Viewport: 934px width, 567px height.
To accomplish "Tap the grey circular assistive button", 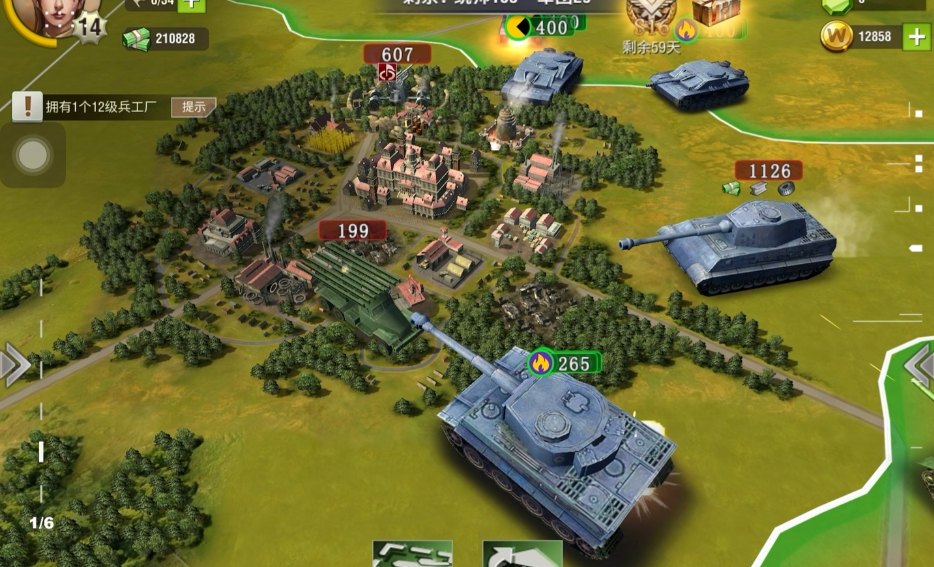I will (33, 155).
